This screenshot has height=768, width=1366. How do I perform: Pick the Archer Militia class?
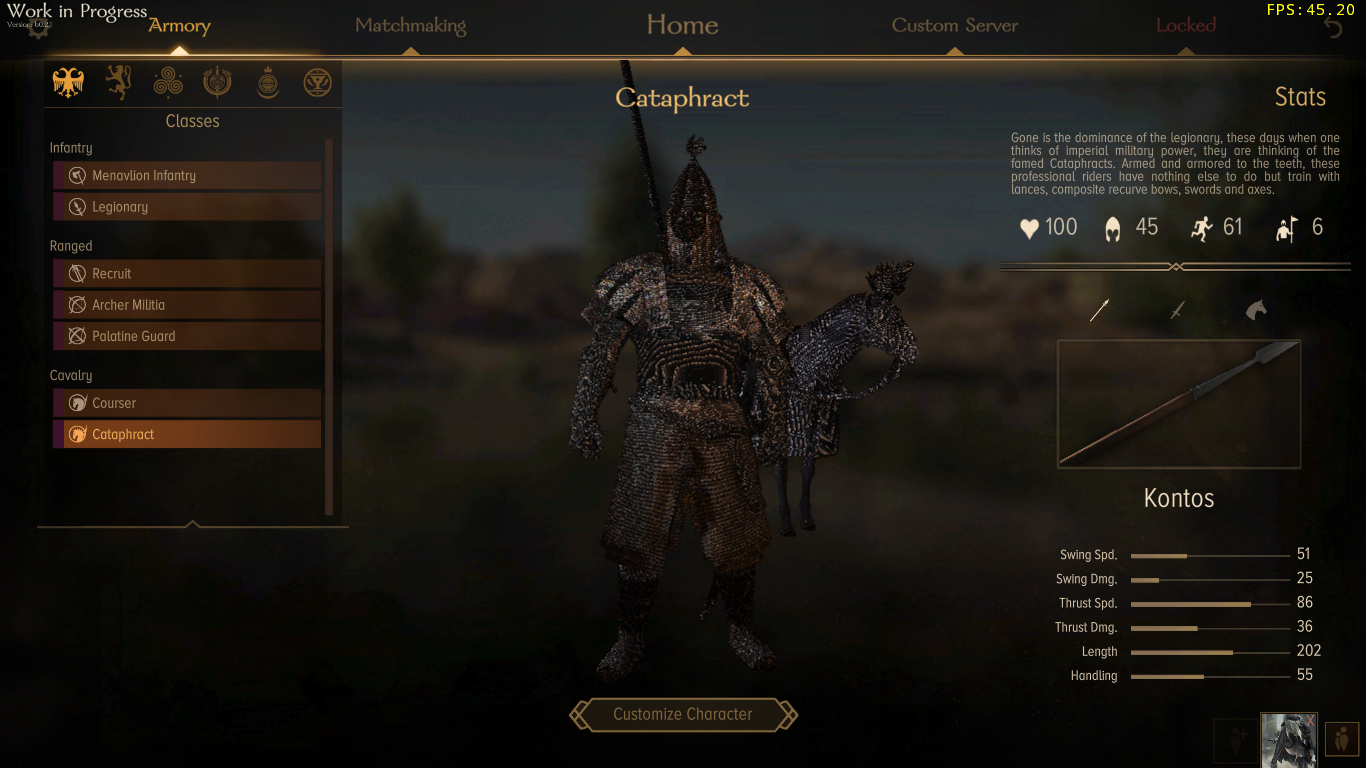pyautogui.click(x=187, y=305)
